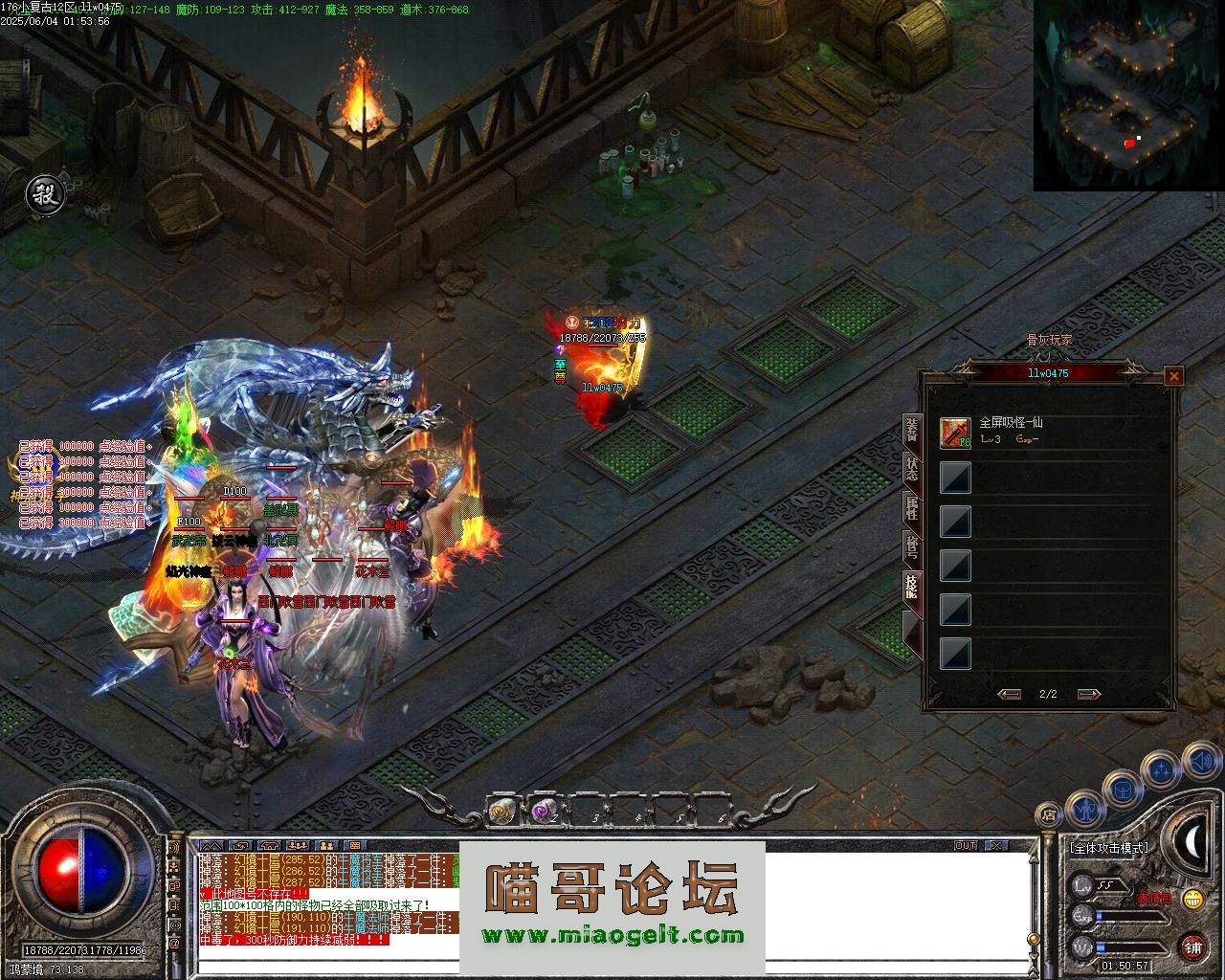Show the 属性 attributes tab

[x=912, y=506]
